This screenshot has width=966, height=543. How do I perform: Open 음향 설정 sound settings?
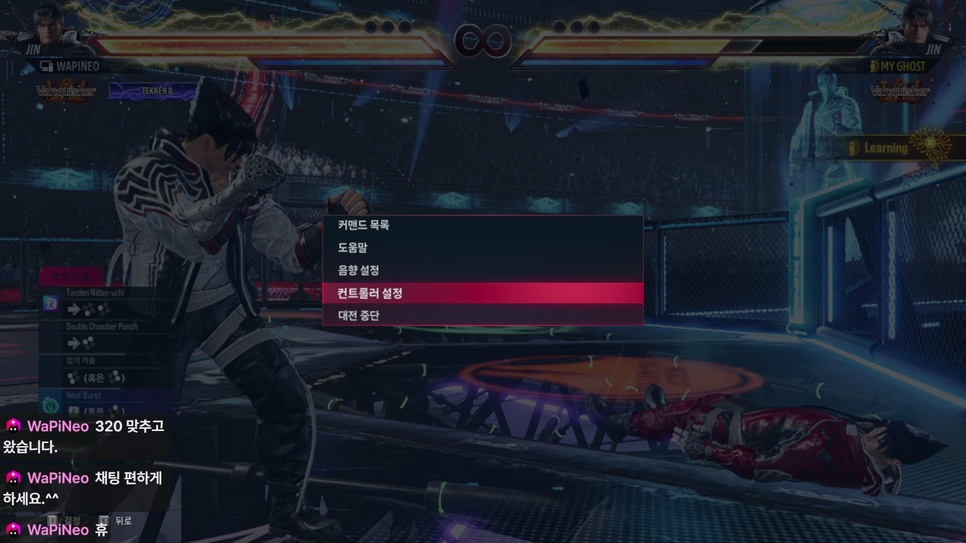click(358, 270)
